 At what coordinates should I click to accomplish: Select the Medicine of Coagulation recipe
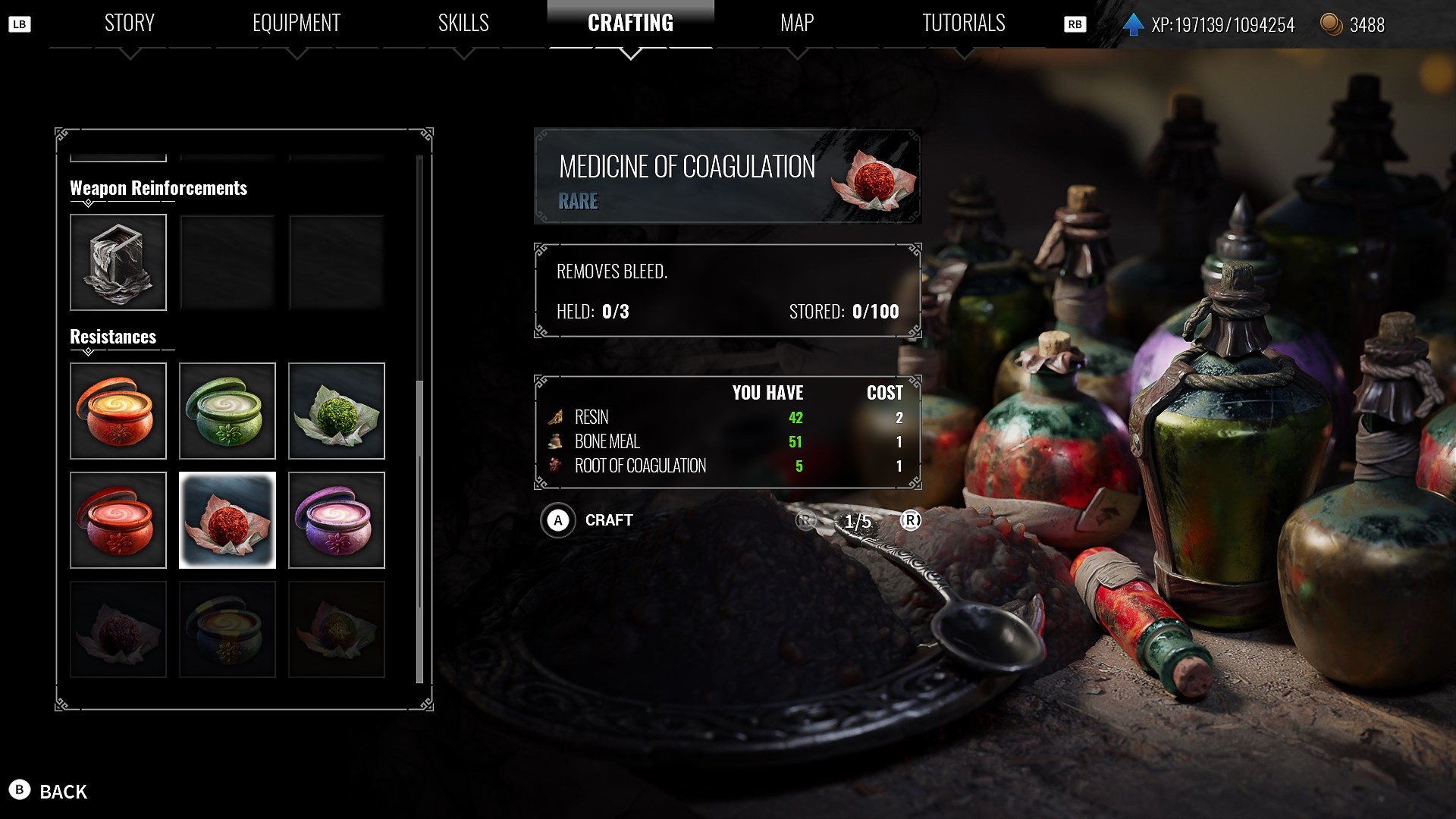(227, 520)
